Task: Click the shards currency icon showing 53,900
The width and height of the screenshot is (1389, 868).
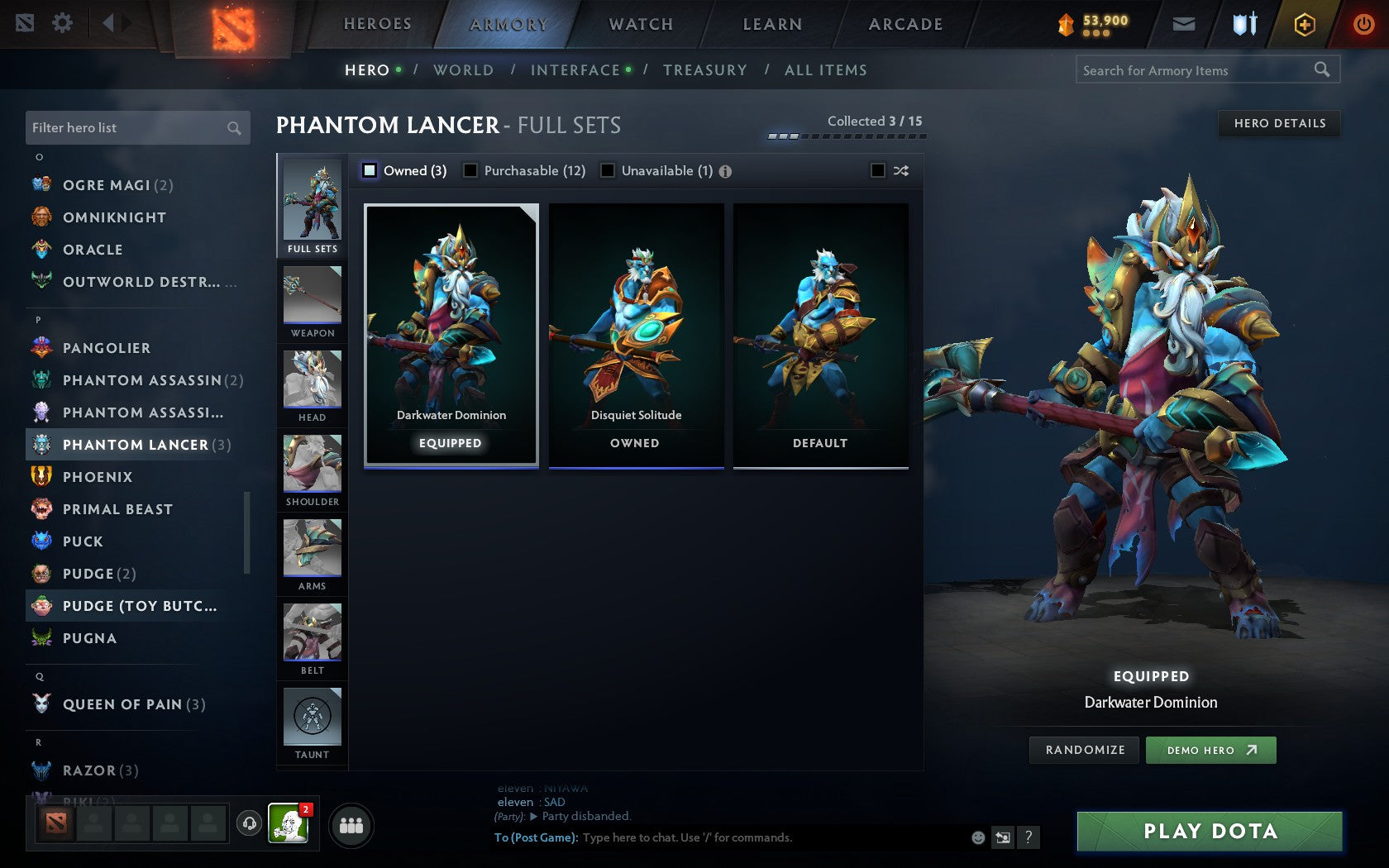Action: (1067, 24)
